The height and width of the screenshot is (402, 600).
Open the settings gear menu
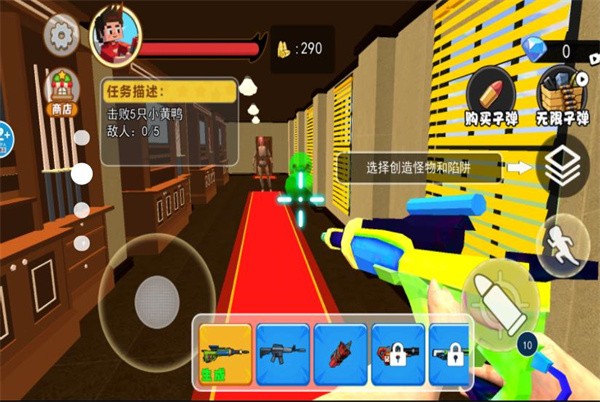(x=62, y=36)
